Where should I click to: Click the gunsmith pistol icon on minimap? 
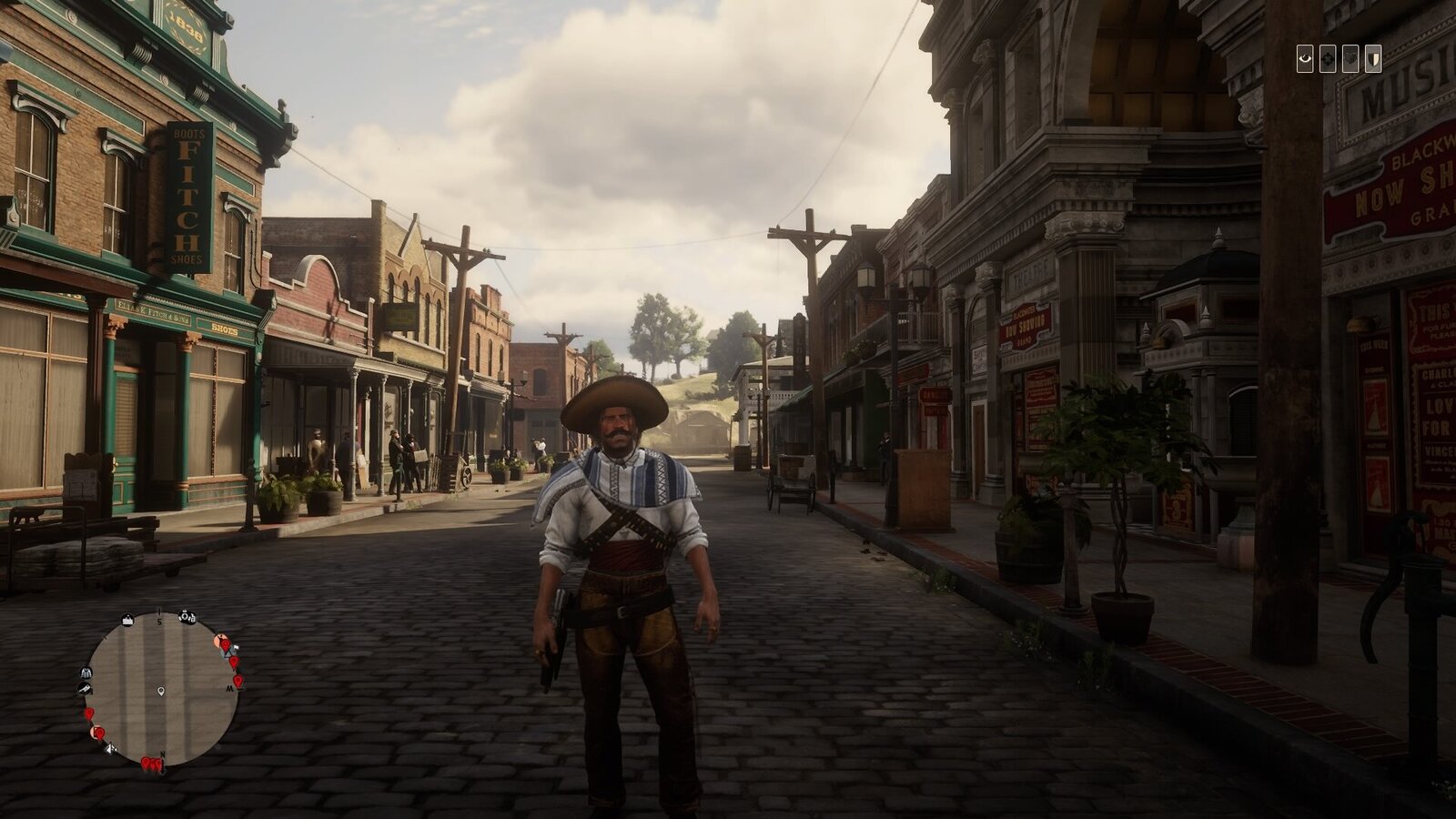[84, 689]
